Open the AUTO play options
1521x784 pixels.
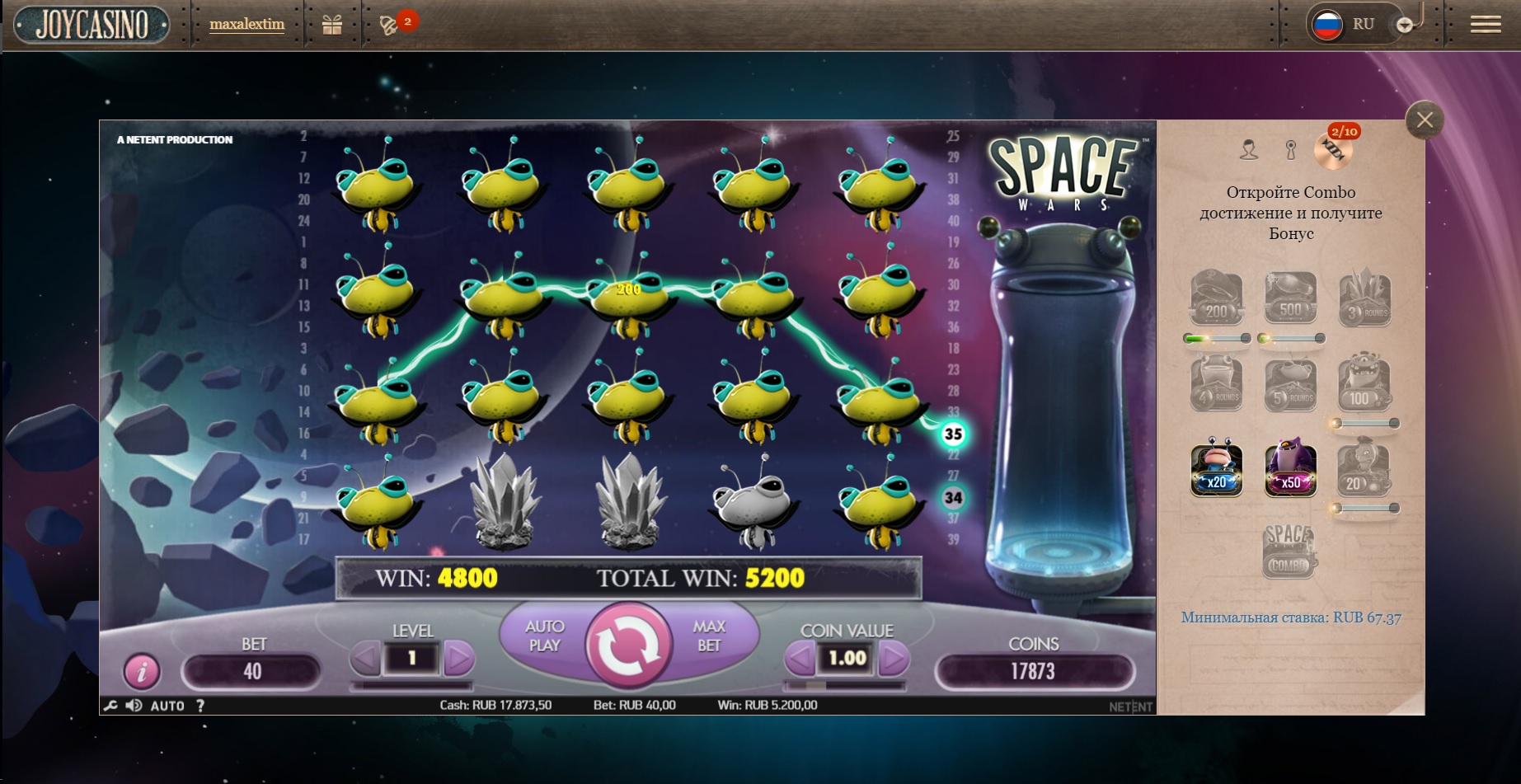click(x=167, y=706)
